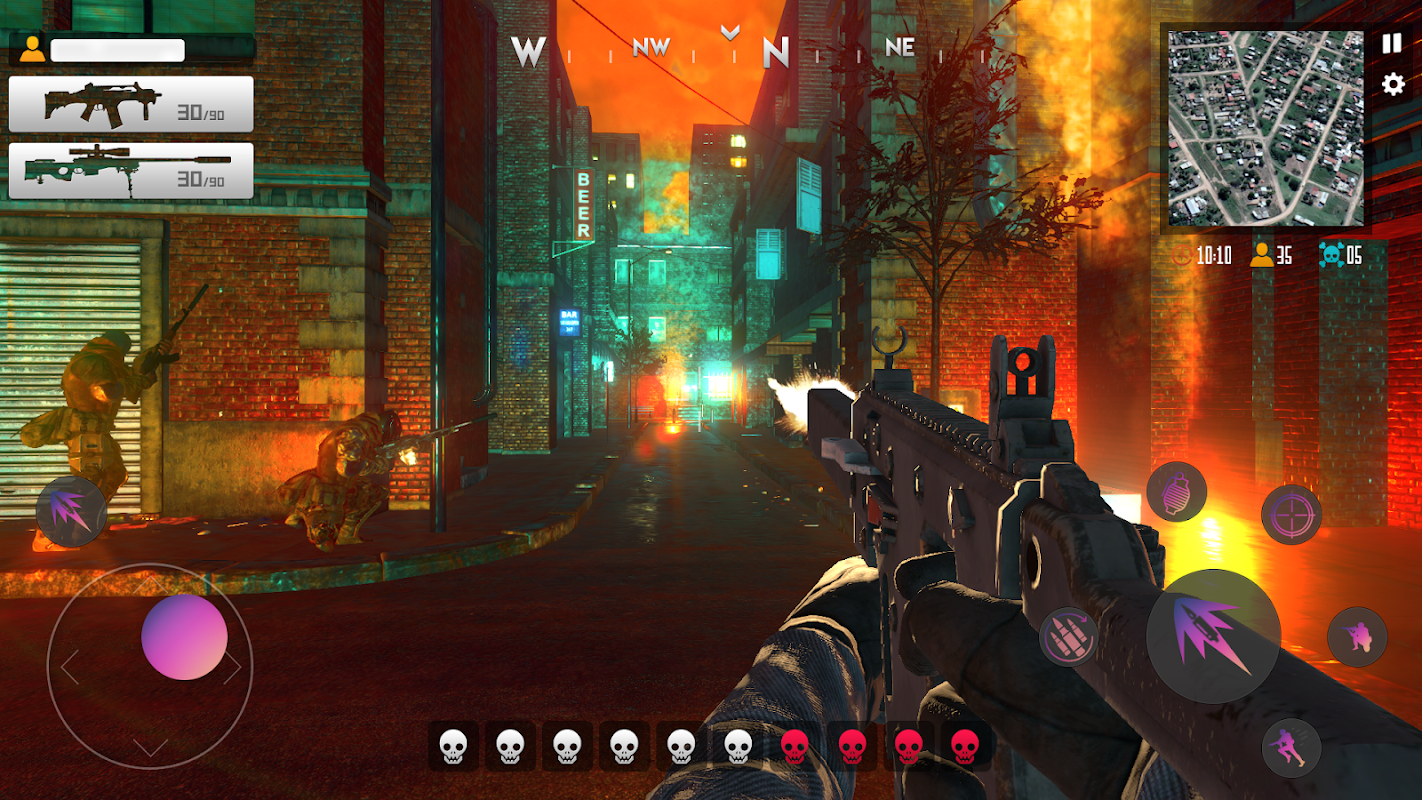
Task: Tap the large fire button
Action: point(1213,636)
